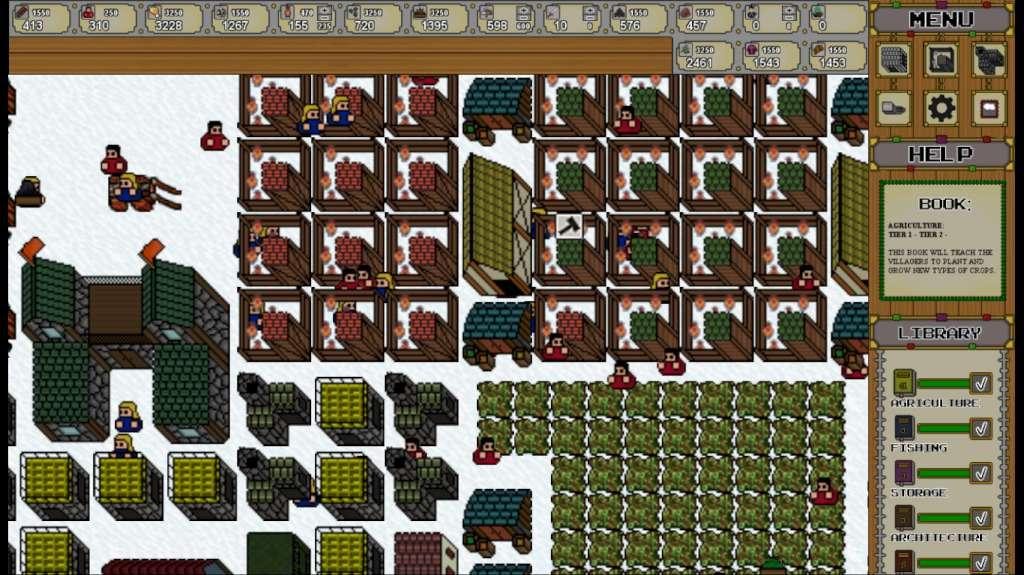Choose the framed building icon in the menu

coord(941,60)
